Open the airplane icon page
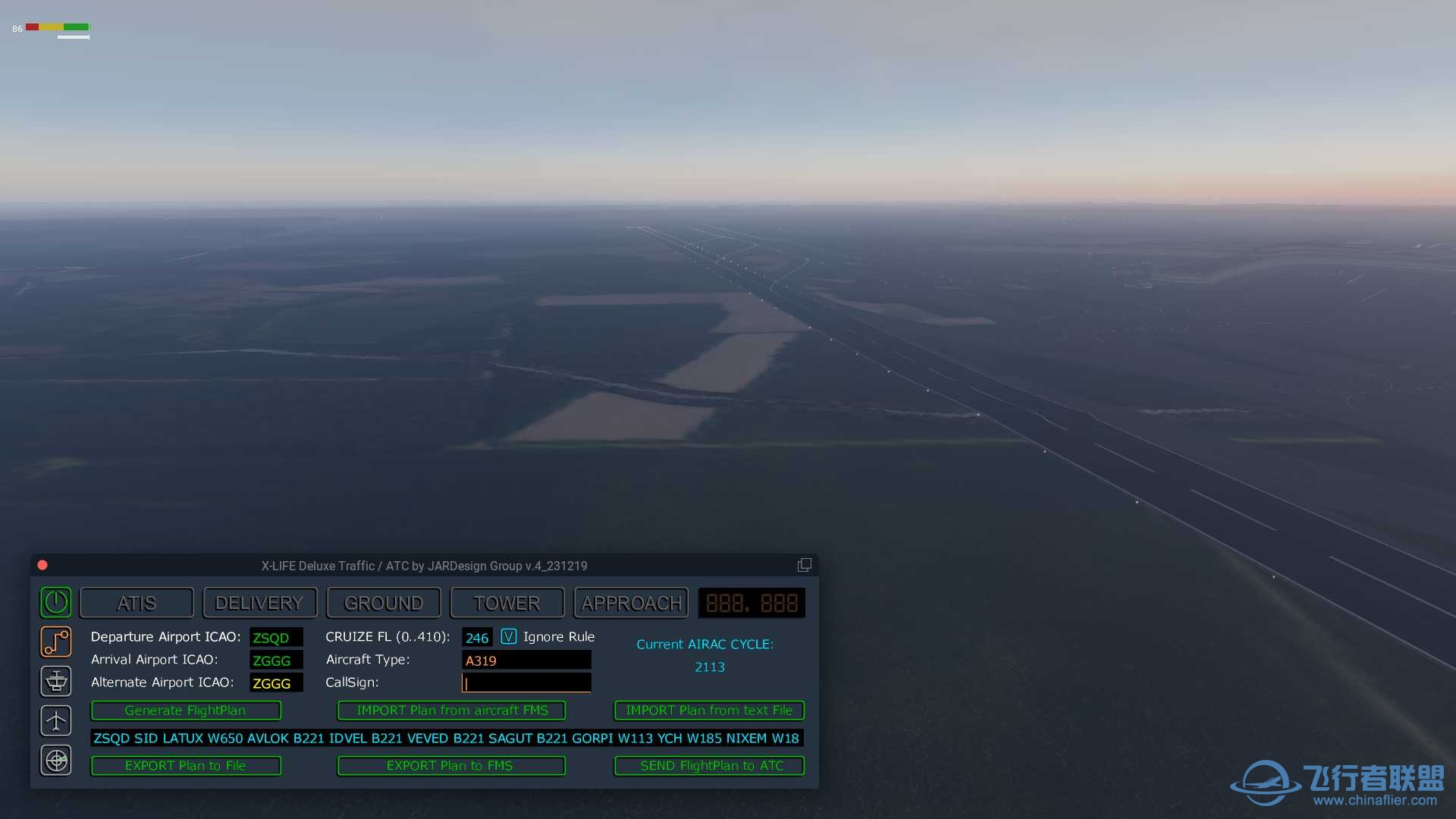Viewport: 1456px width, 819px height. click(56, 720)
